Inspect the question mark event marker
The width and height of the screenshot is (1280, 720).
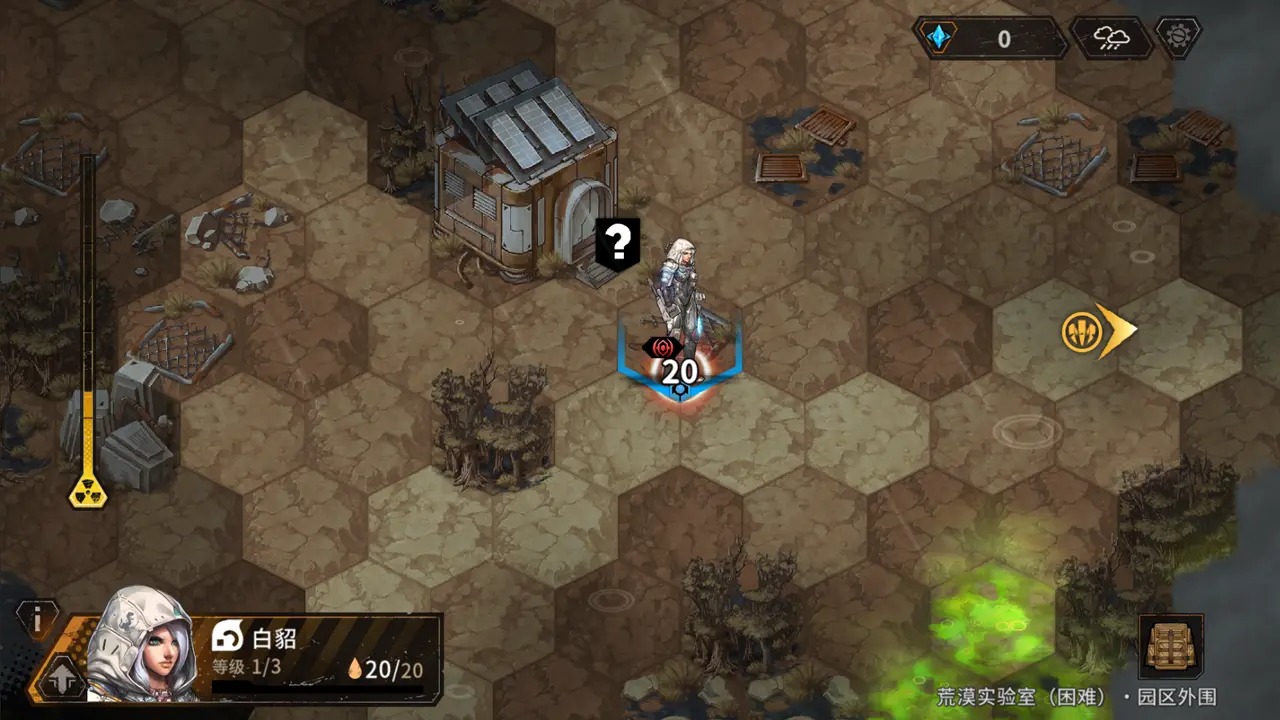[618, 243]
